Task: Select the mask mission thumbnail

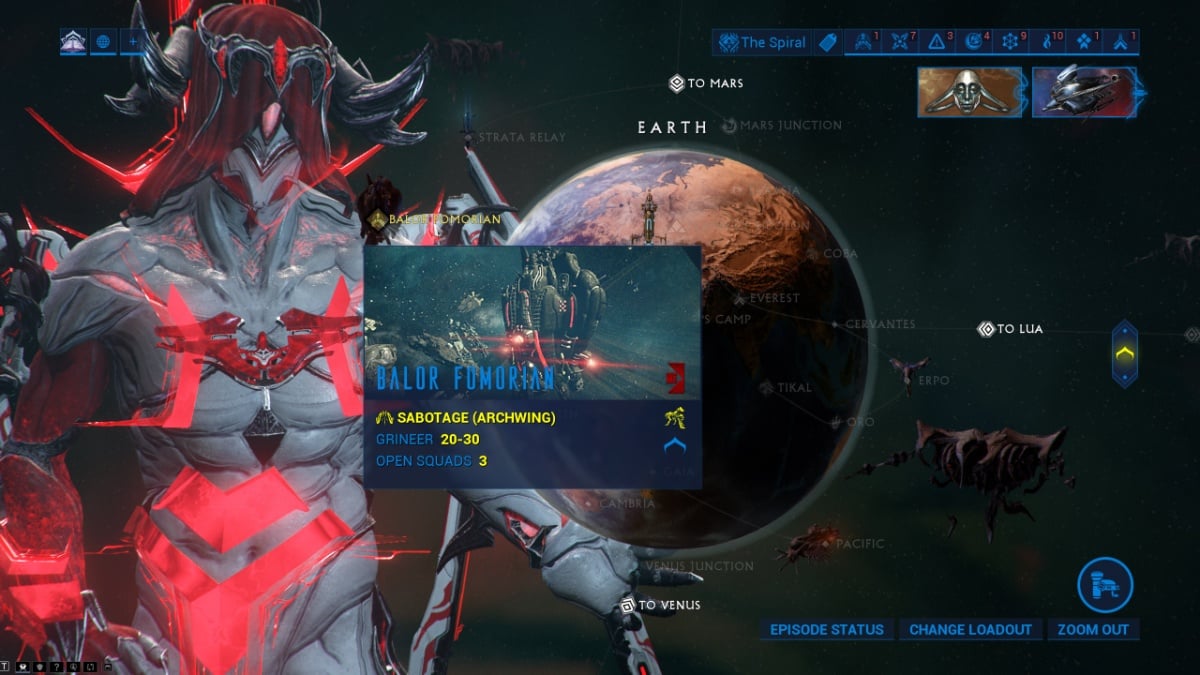Action: 969,92
